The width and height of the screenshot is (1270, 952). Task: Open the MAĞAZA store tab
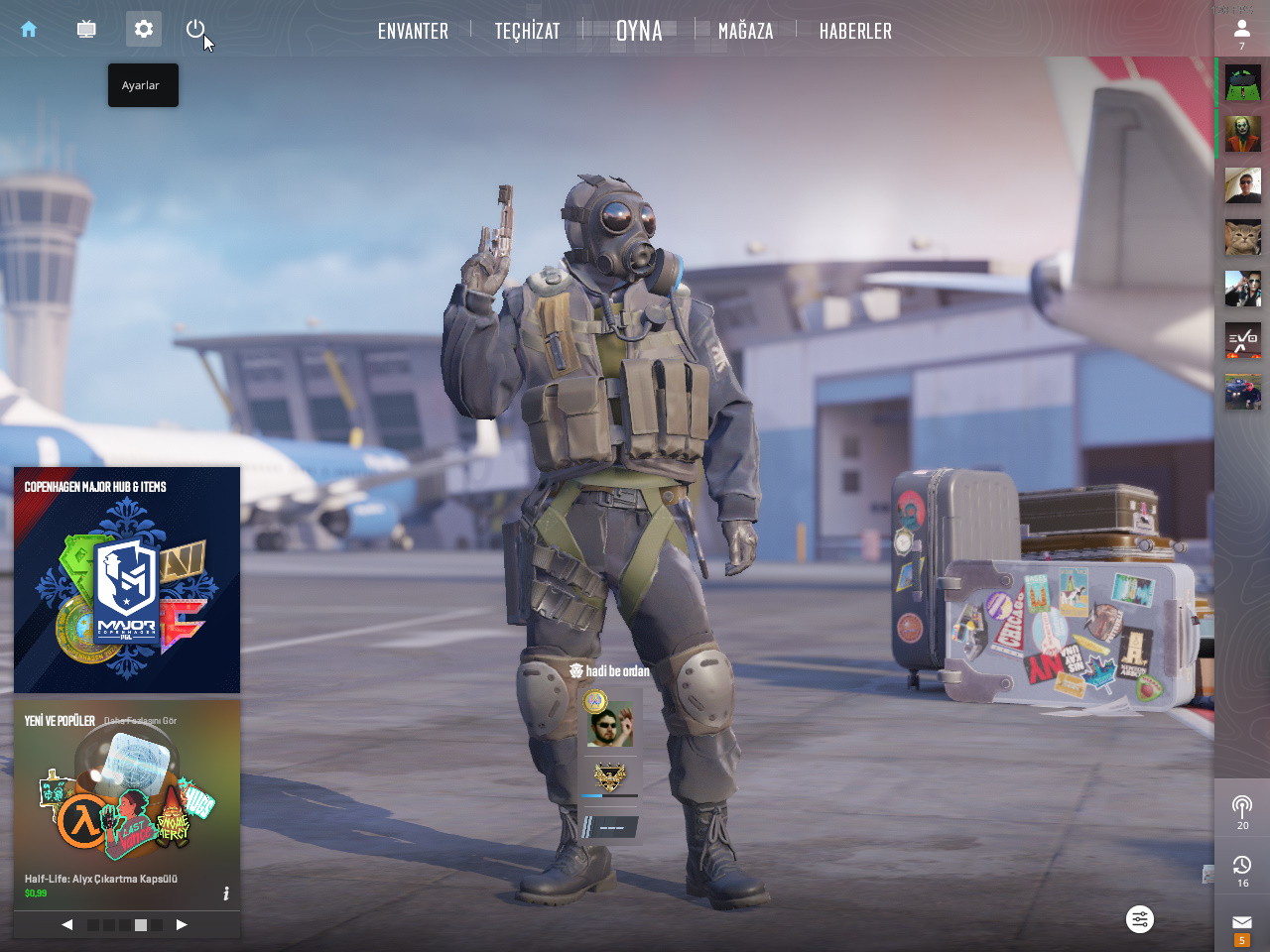pyautogui.click(x=745, y=32)
